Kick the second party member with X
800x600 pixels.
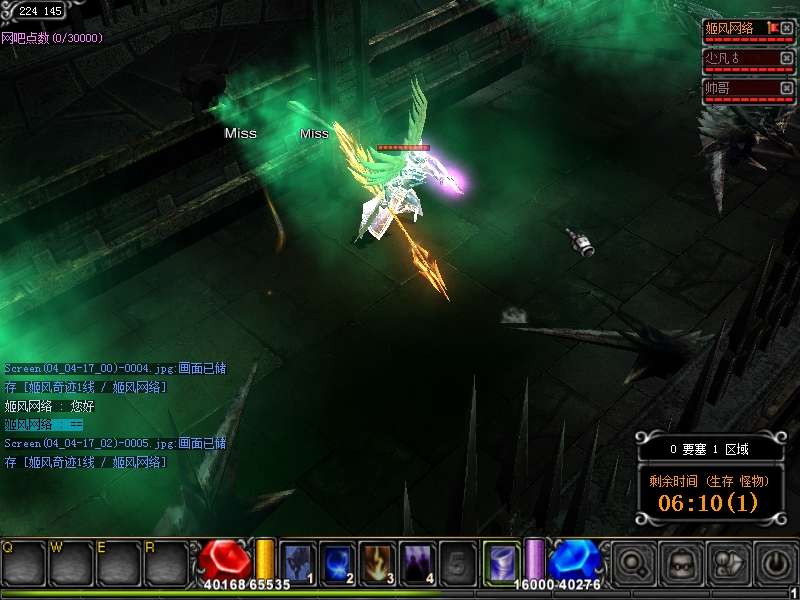point(787,58)
